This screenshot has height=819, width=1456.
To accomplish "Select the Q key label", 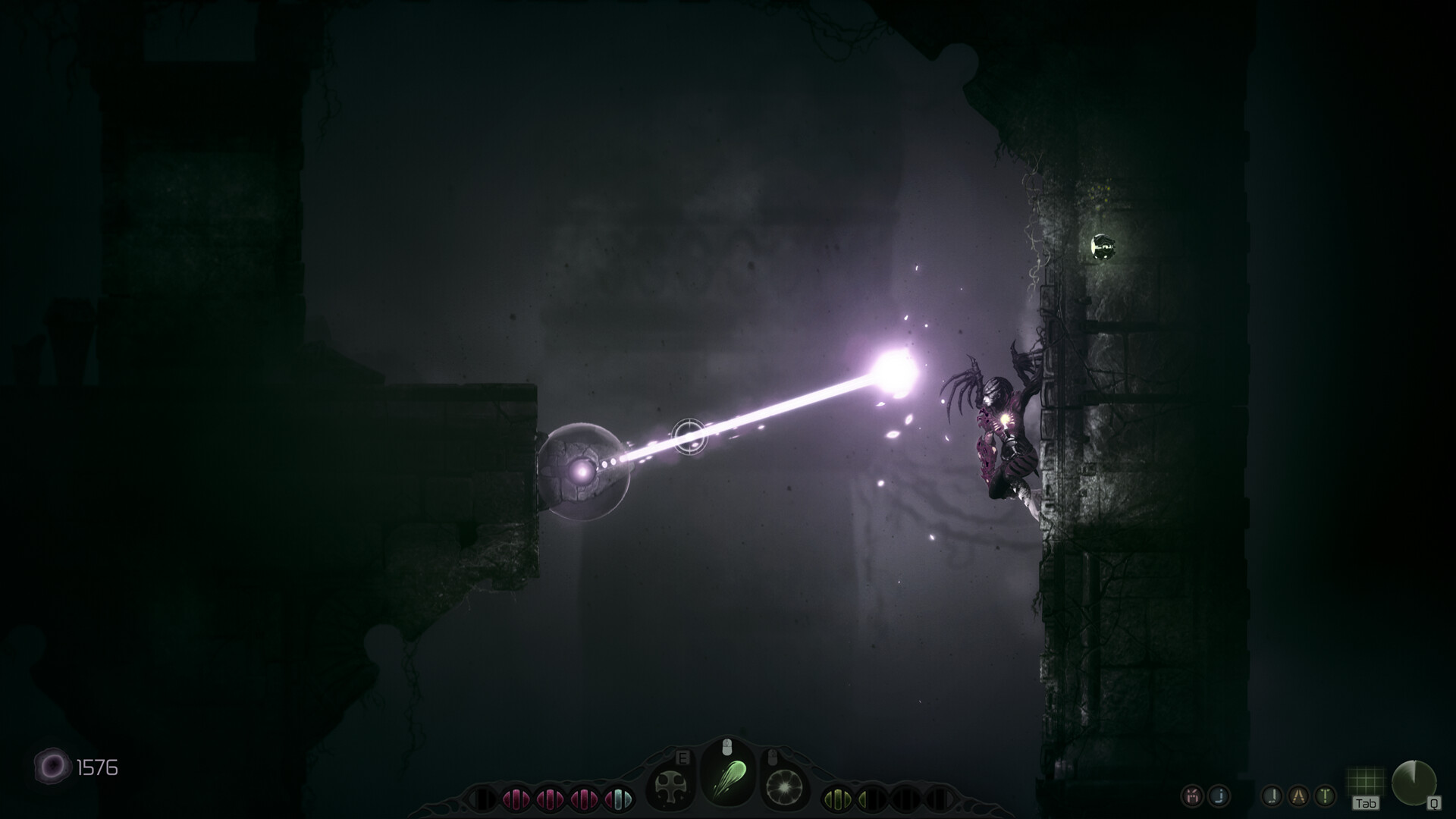I will pos(1435,803).
